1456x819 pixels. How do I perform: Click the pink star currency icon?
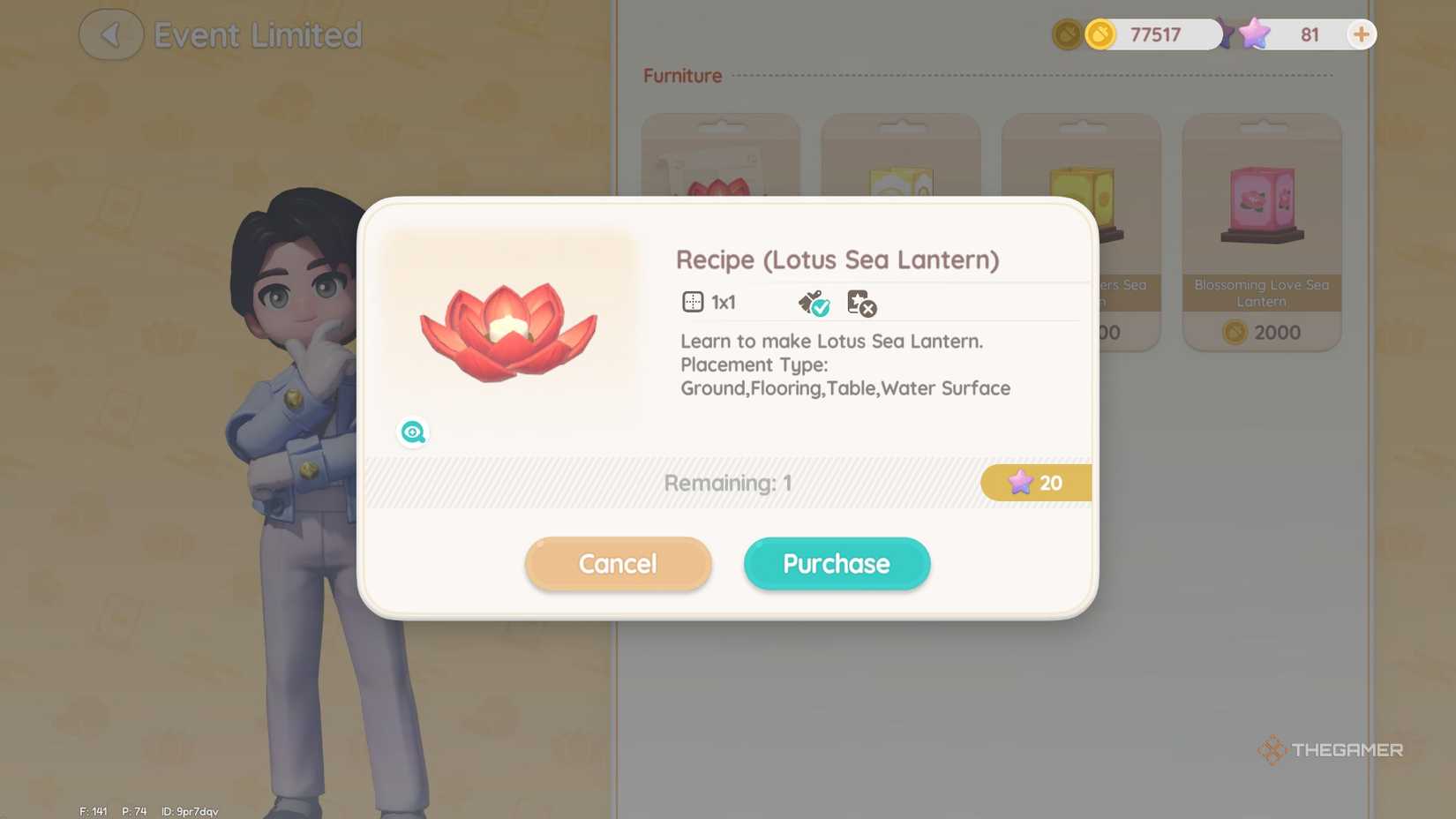(1253, 34)
